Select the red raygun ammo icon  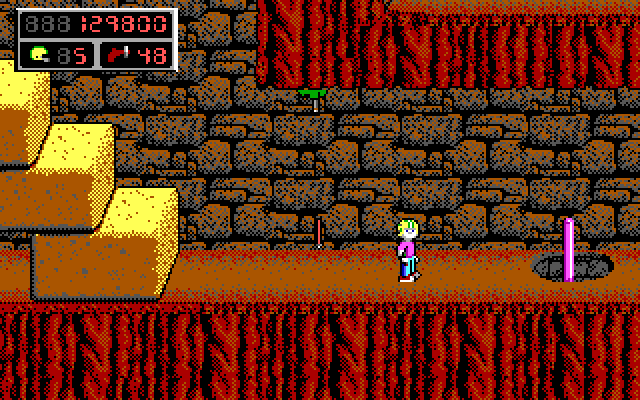point(117,55)
